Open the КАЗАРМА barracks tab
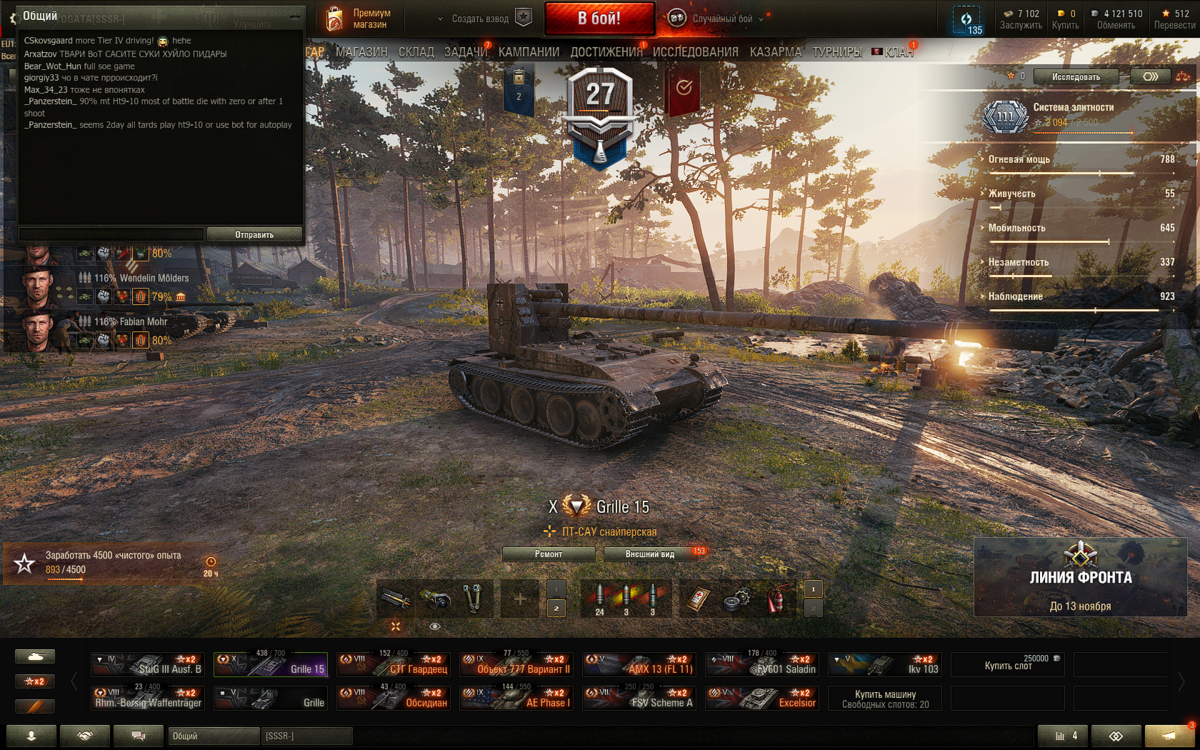Image resolution: width=1200 pixels, height=750 pixels. [775, 52]
